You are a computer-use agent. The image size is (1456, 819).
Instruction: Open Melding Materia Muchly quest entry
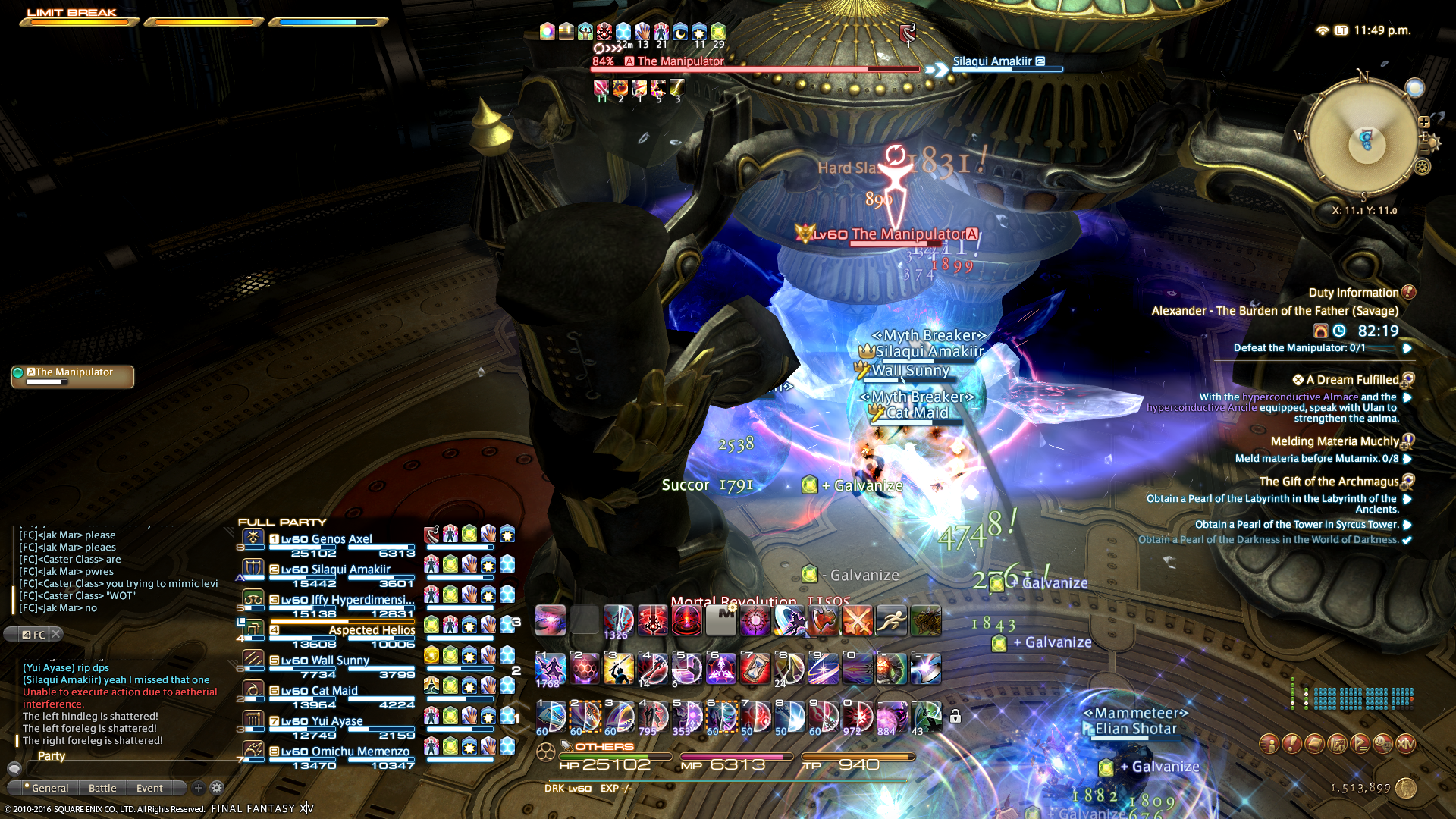pyautogui.click(x=1334, y=441)
